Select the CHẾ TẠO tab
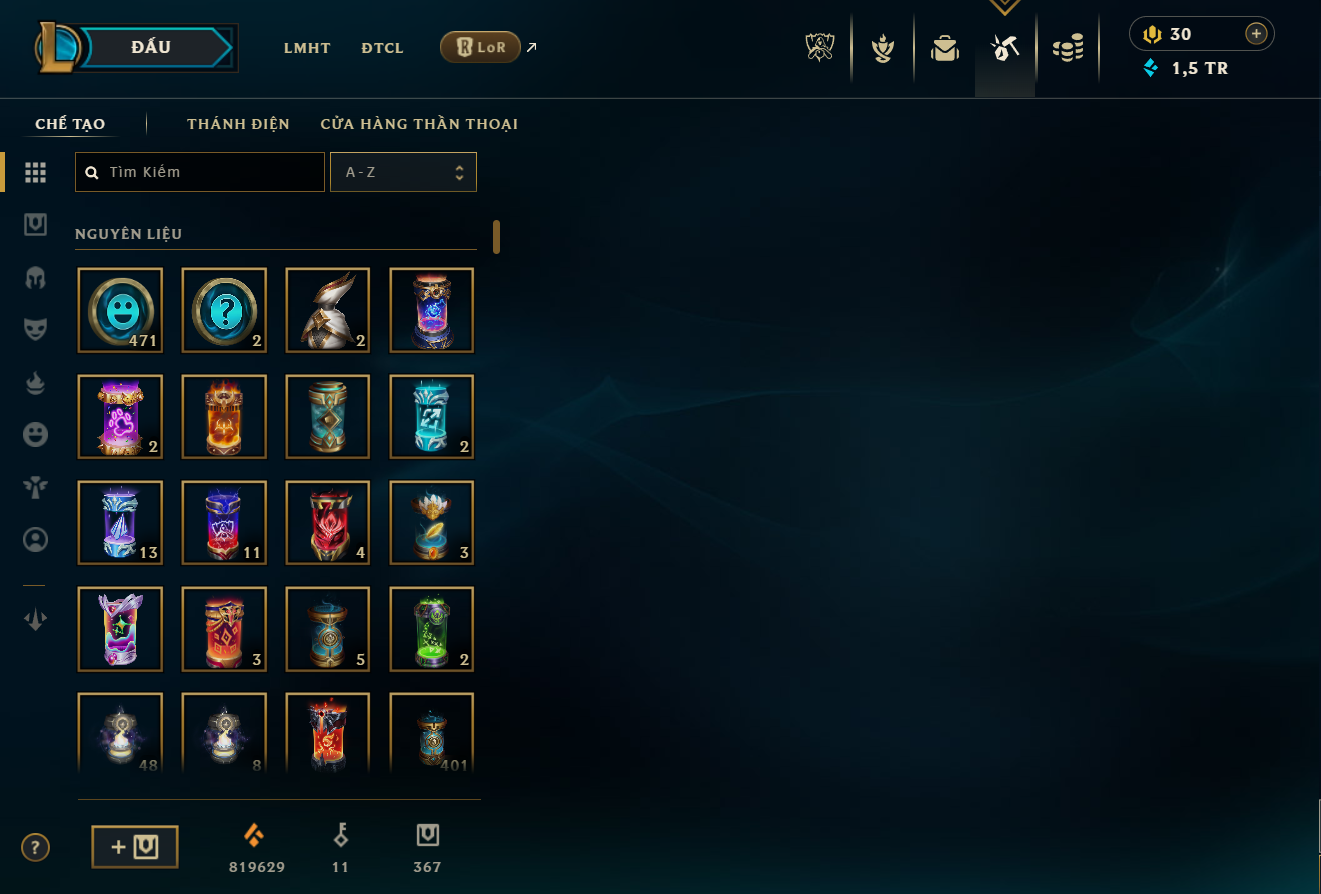This screenshot has width=1321, height=894. 70,124
